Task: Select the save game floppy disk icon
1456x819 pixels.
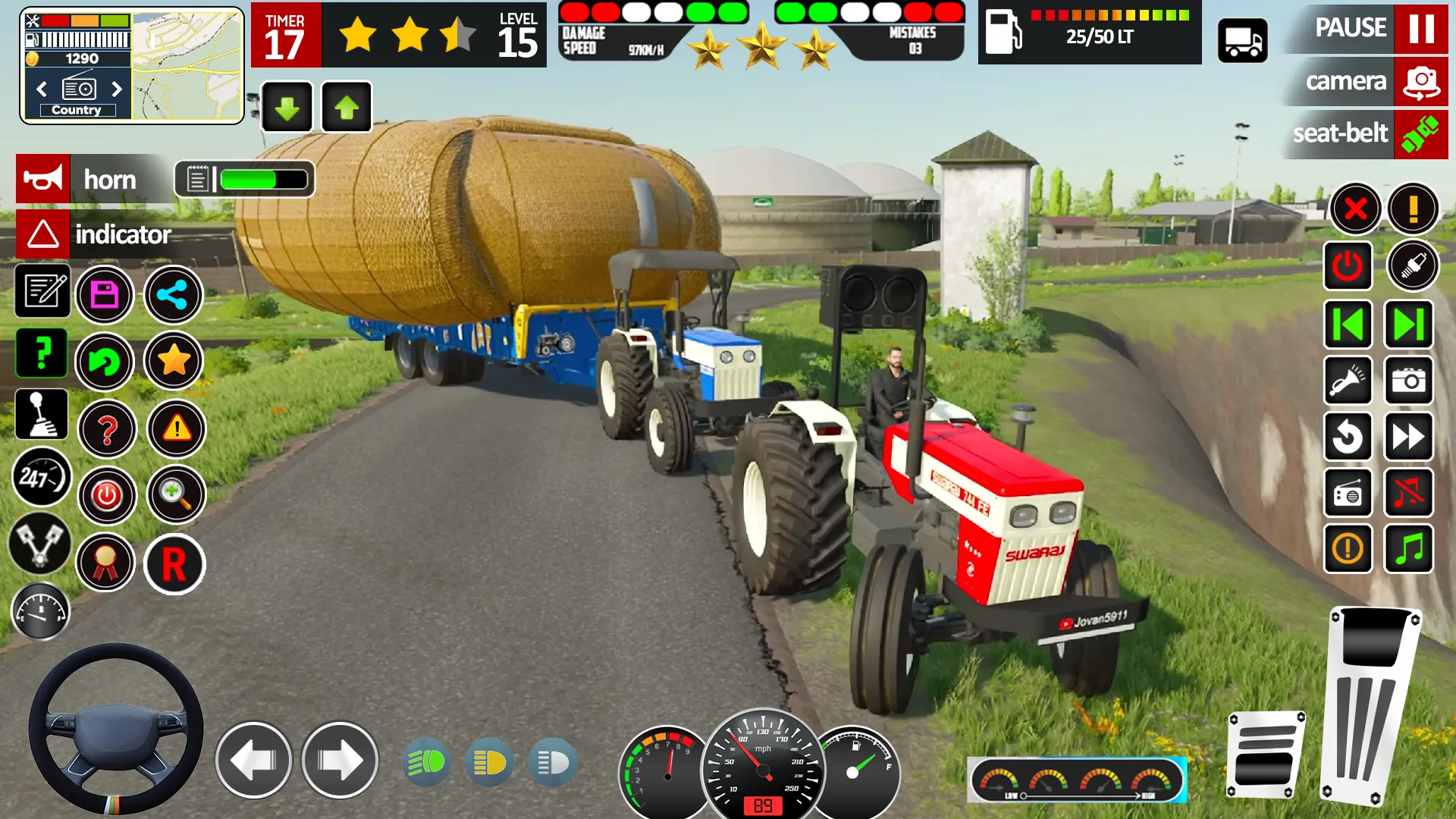Action: pos(106,295)
